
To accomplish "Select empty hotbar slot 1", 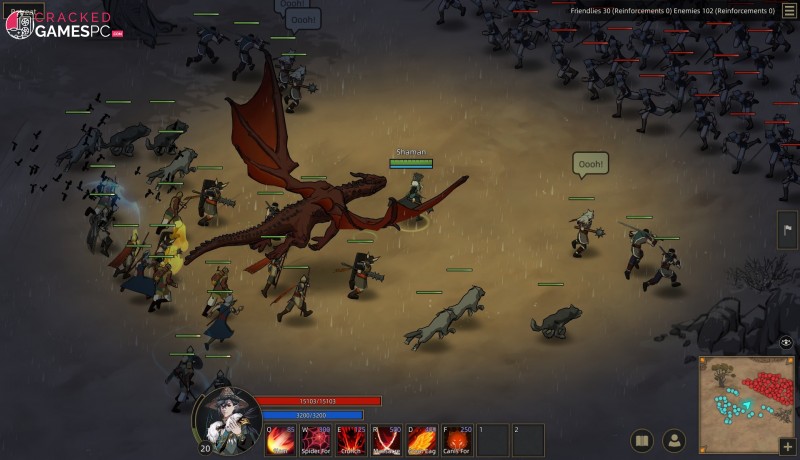I will (493, 440).
